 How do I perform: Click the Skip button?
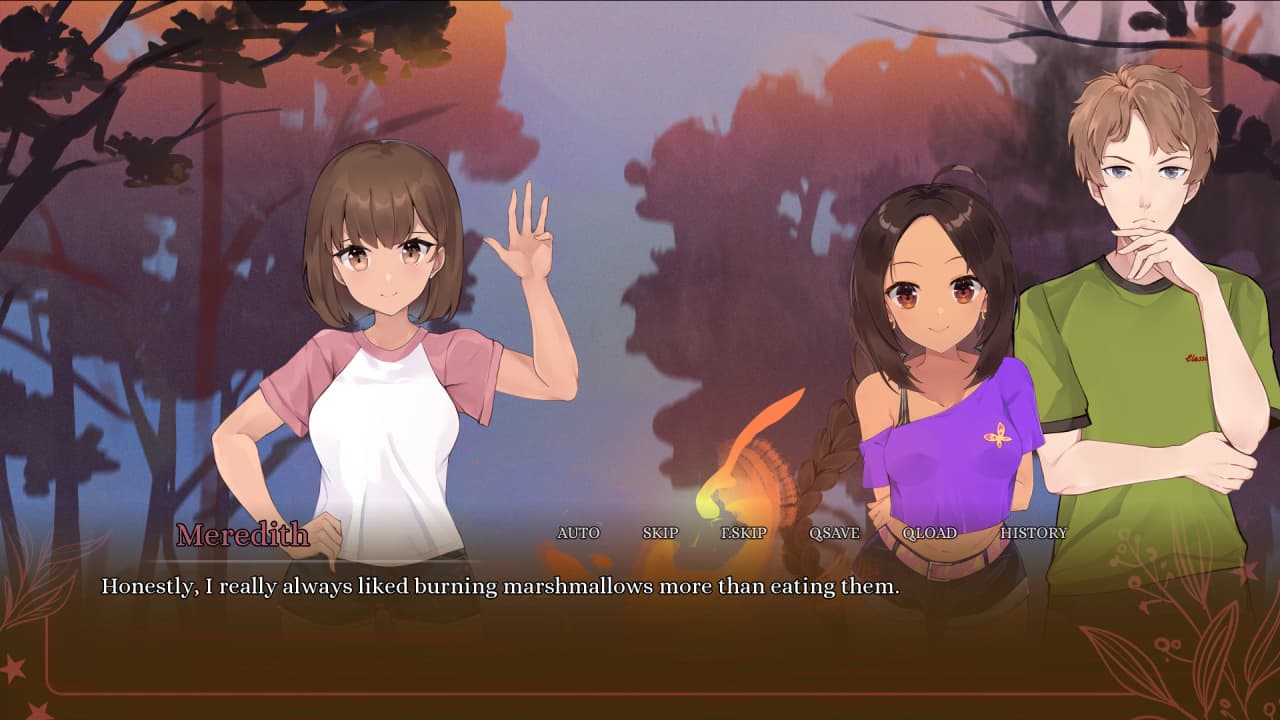coord(660,533)
